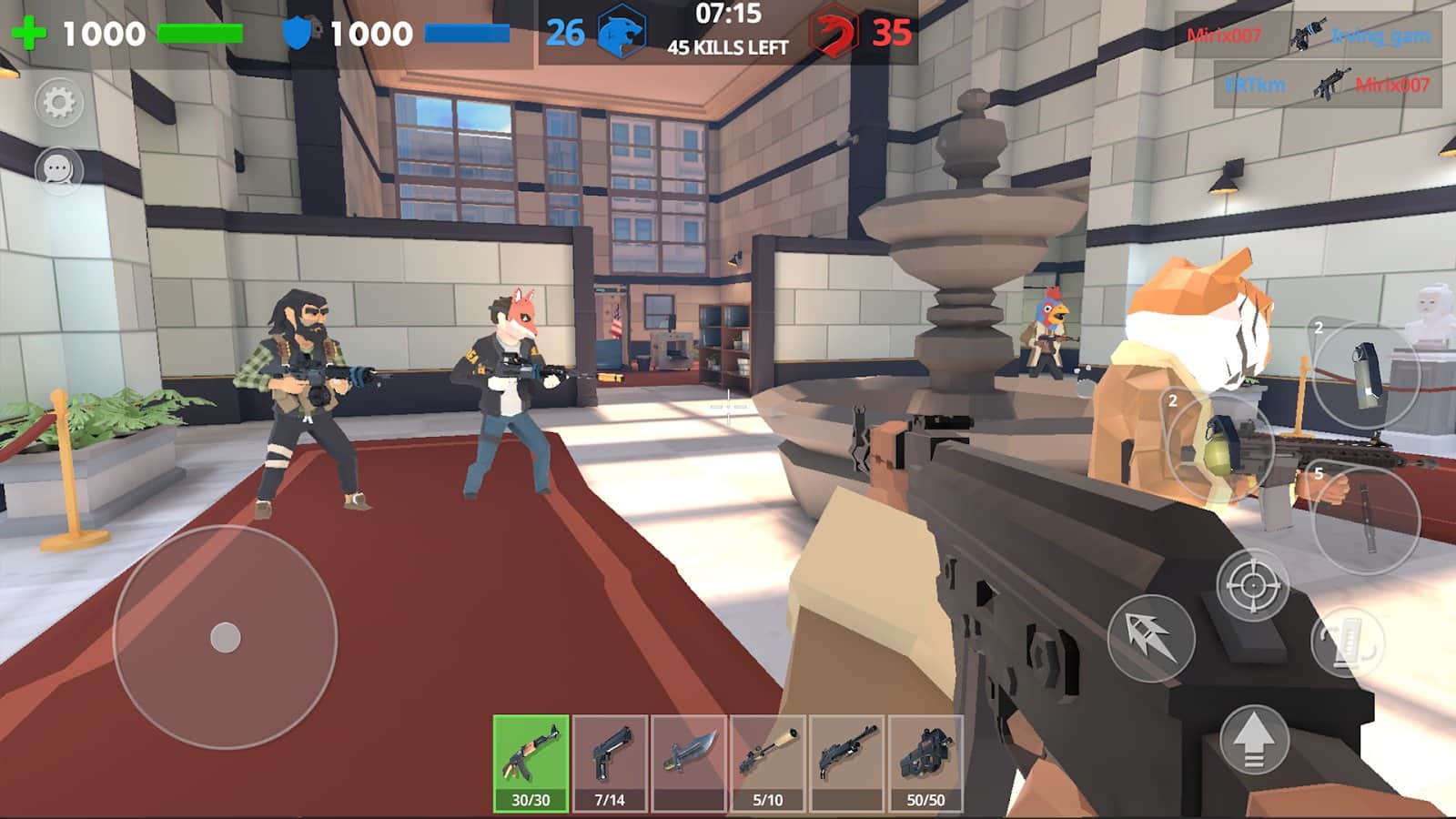
Task: Use the grey smoke grenade button
Action: tap(1367, 375)
